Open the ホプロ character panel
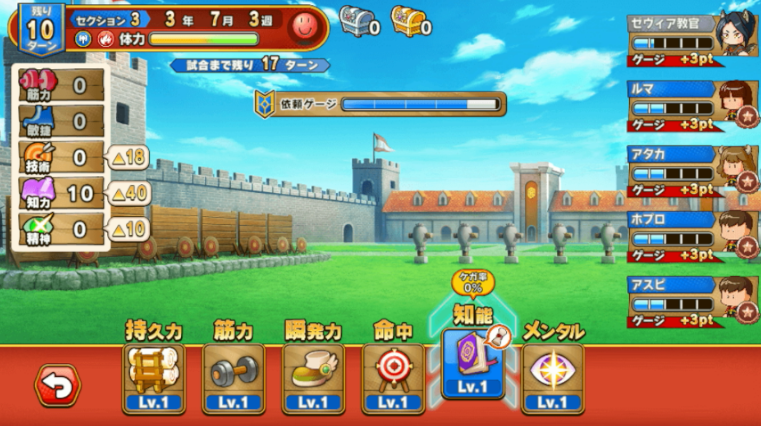Viewport: 761px width, 426px height. [691, 233]
